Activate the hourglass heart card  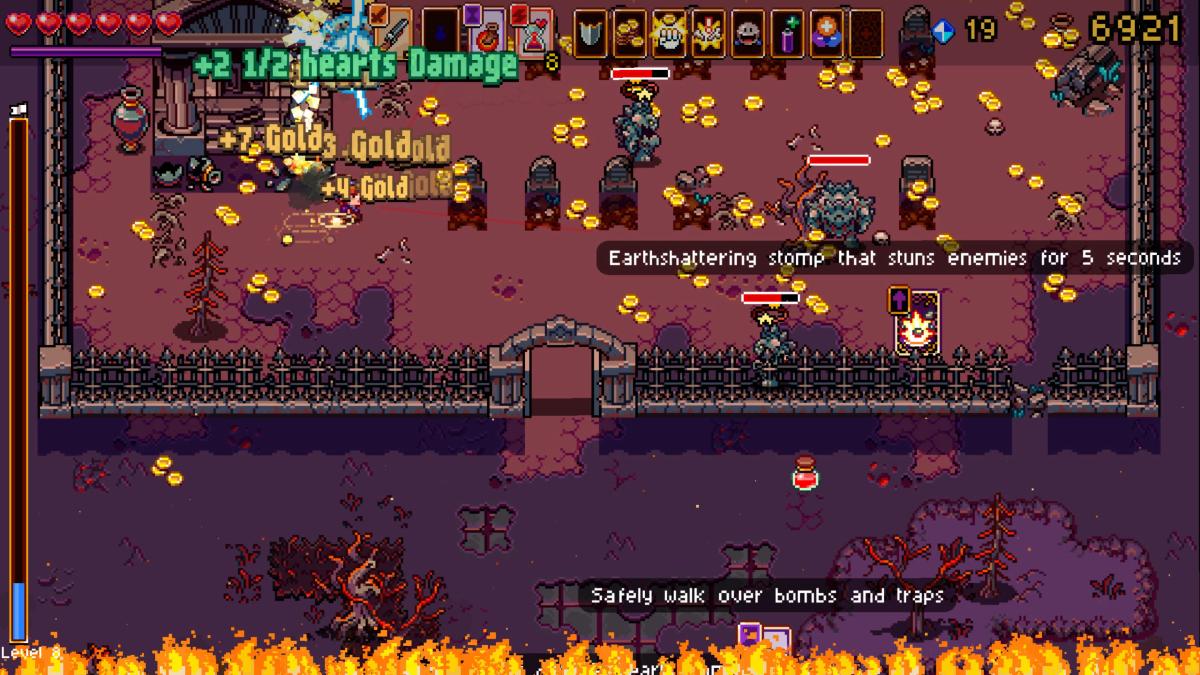pyautogui.click(x=535, y=30)
